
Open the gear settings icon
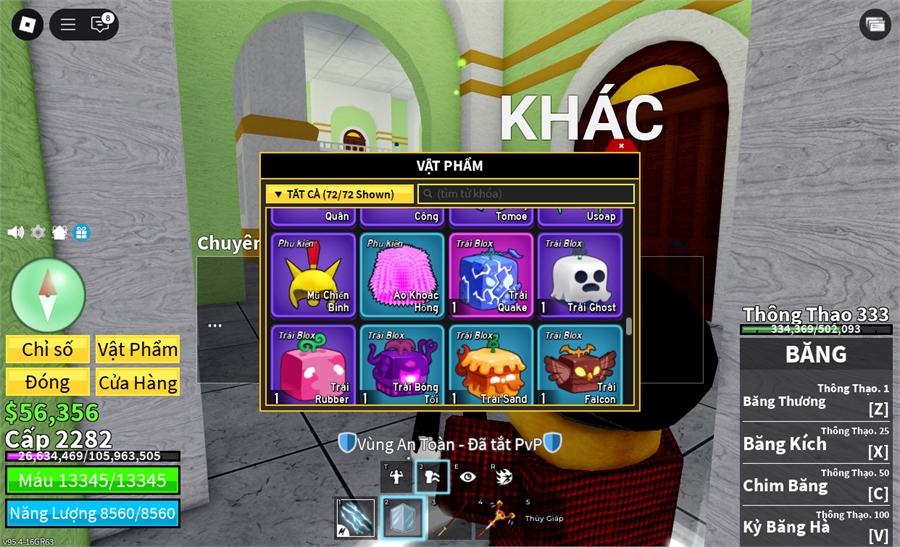[x=38, y=232]
